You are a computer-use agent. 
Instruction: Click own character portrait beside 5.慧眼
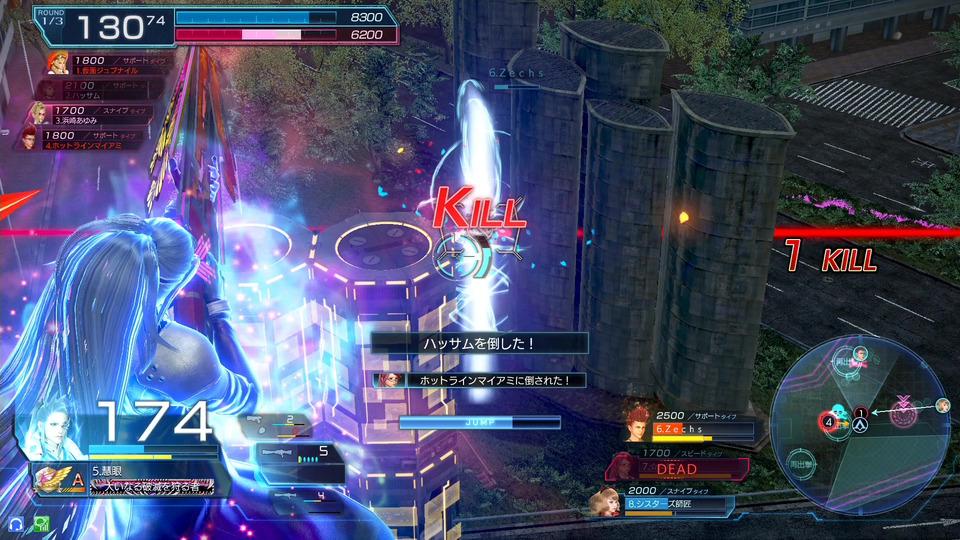coord(56,427)
